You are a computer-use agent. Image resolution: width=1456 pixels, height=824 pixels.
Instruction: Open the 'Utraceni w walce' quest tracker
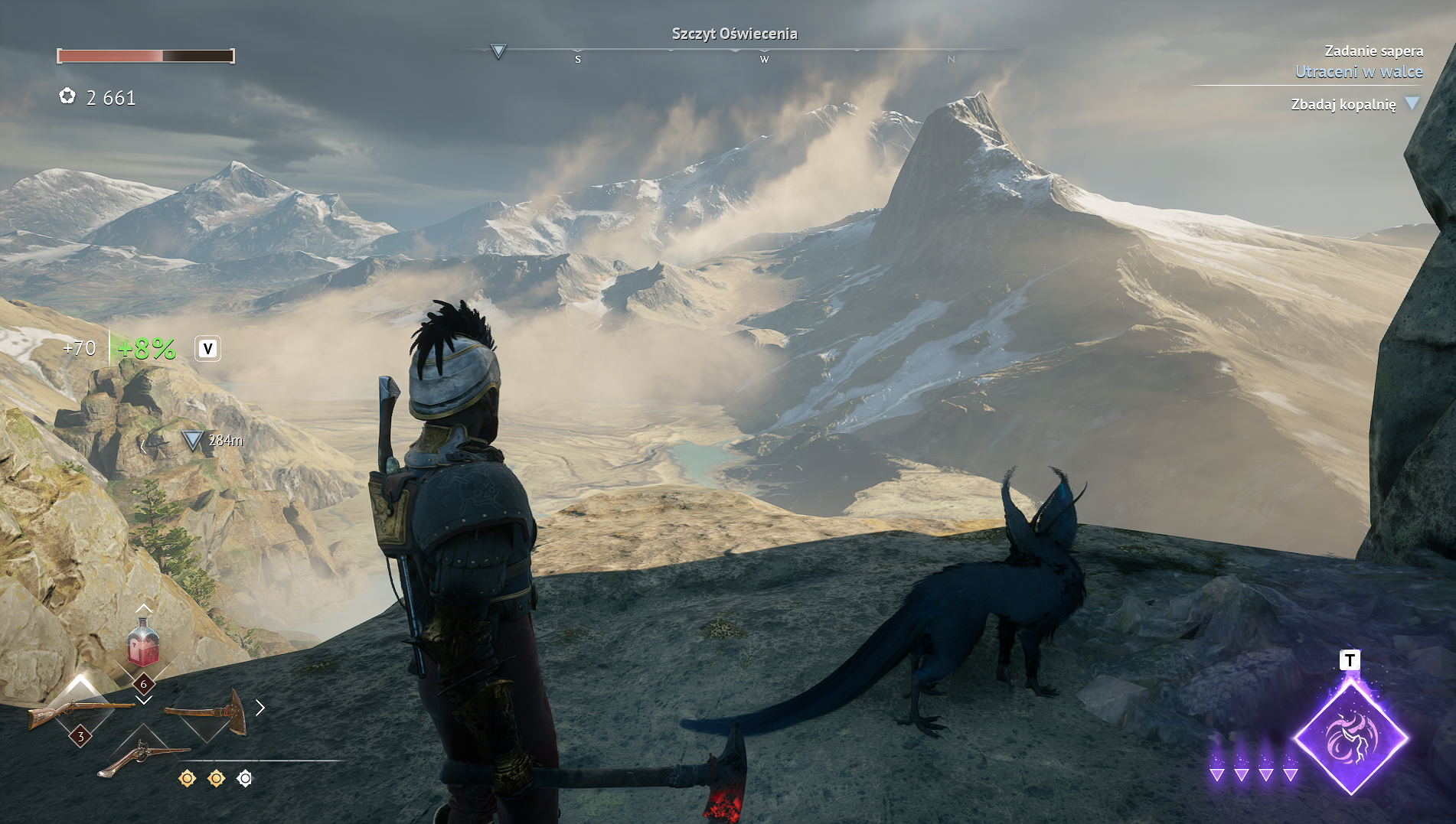point(1359,72)
